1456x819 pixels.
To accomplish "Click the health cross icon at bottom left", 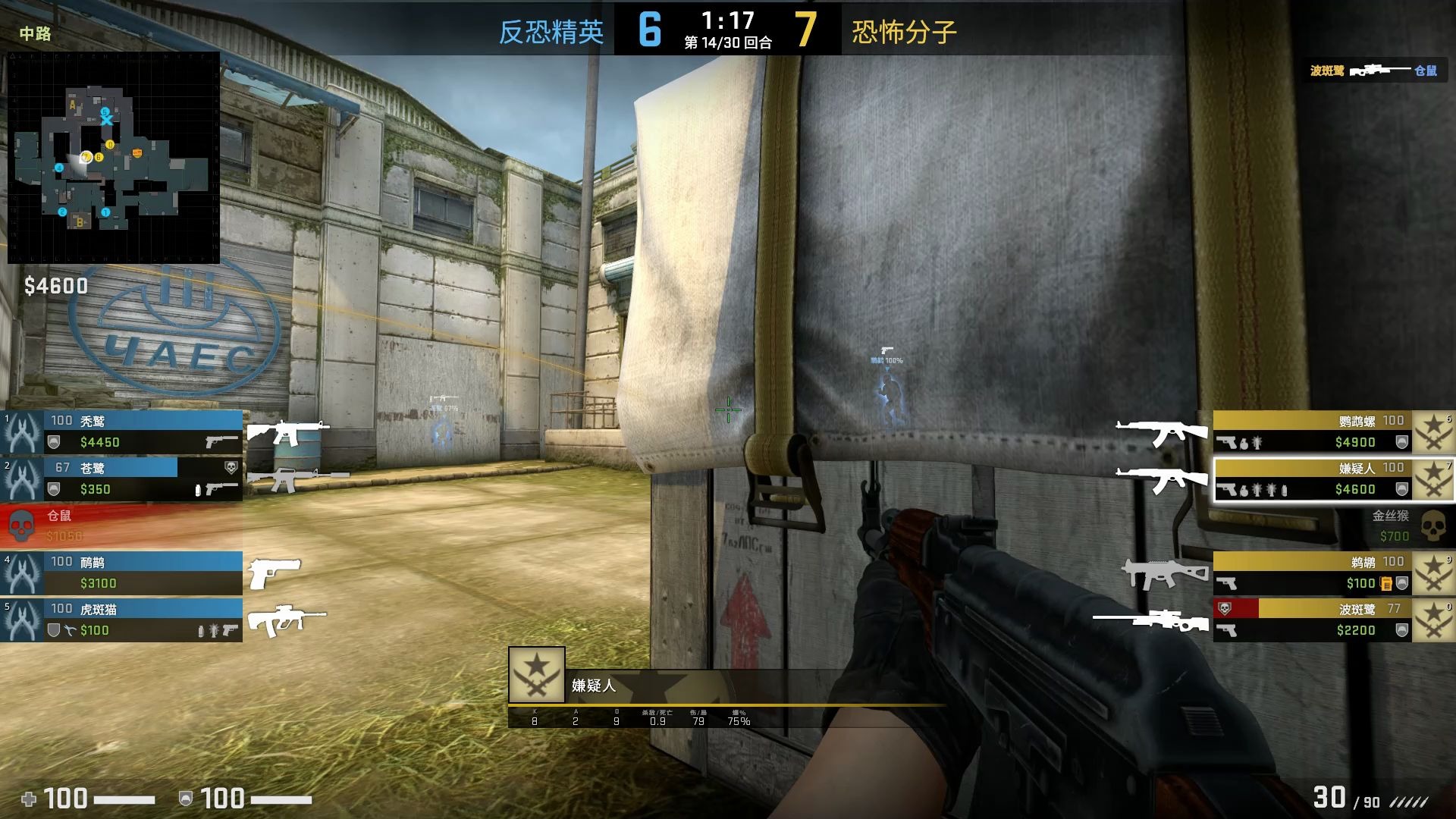I will point(30,799).
